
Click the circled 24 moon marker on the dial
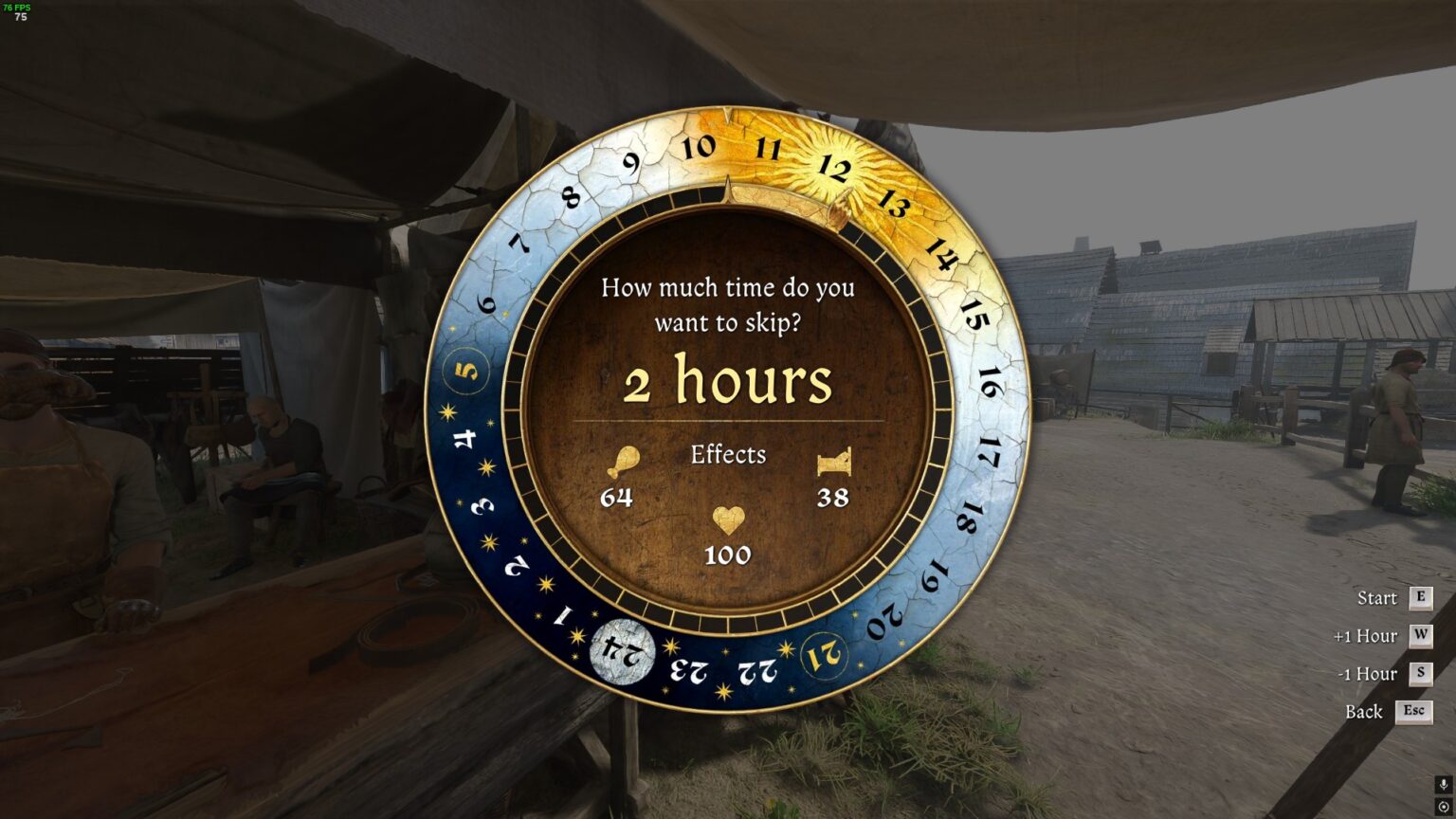[x=624, y=652]
